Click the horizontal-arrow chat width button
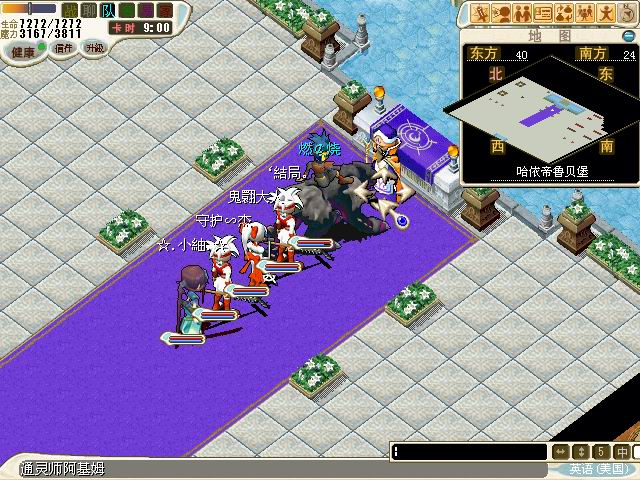Screen dimensions: 640x480 [x=561, y=452]
